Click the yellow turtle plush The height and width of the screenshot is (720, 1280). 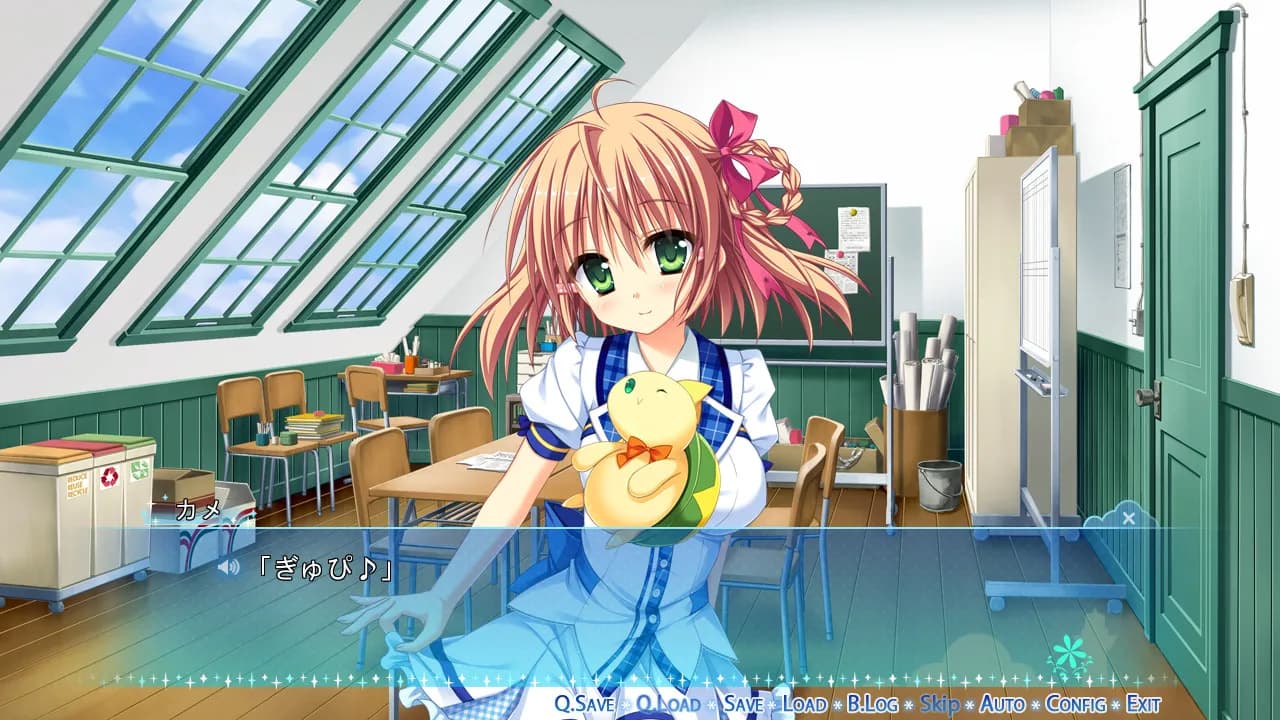pos(650,450)
